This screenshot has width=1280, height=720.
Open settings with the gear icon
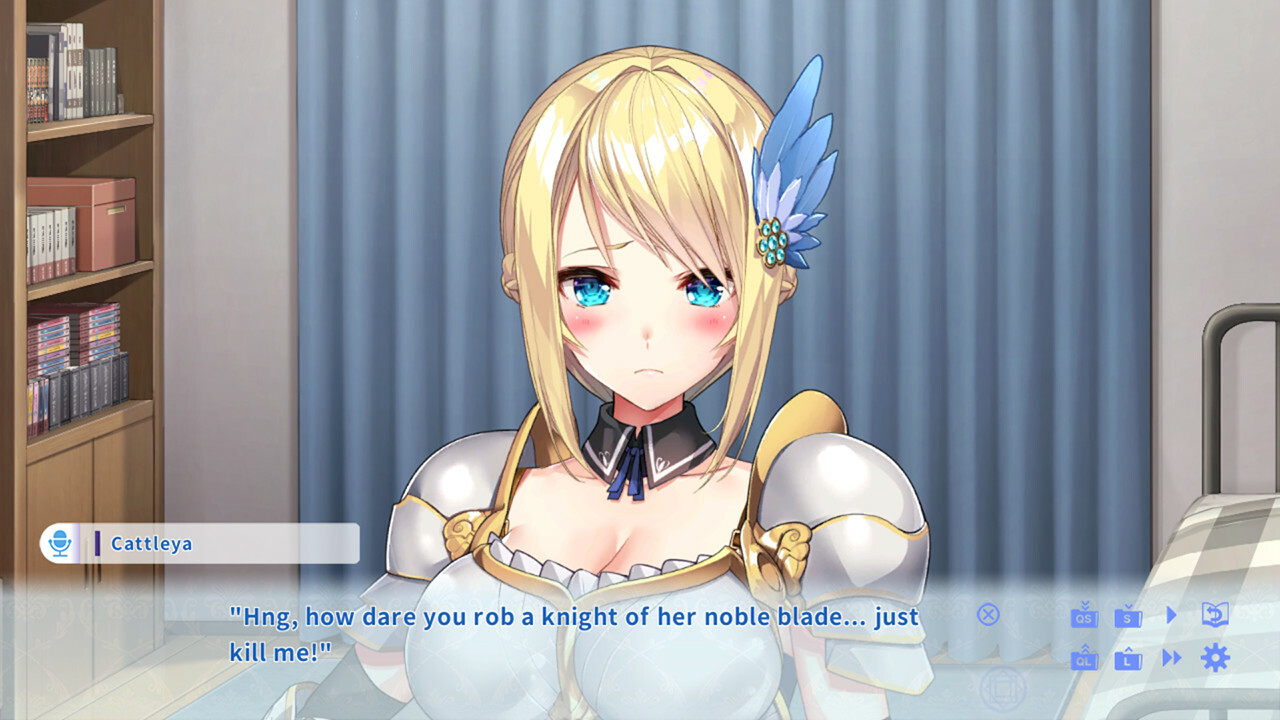[1214, 658]
